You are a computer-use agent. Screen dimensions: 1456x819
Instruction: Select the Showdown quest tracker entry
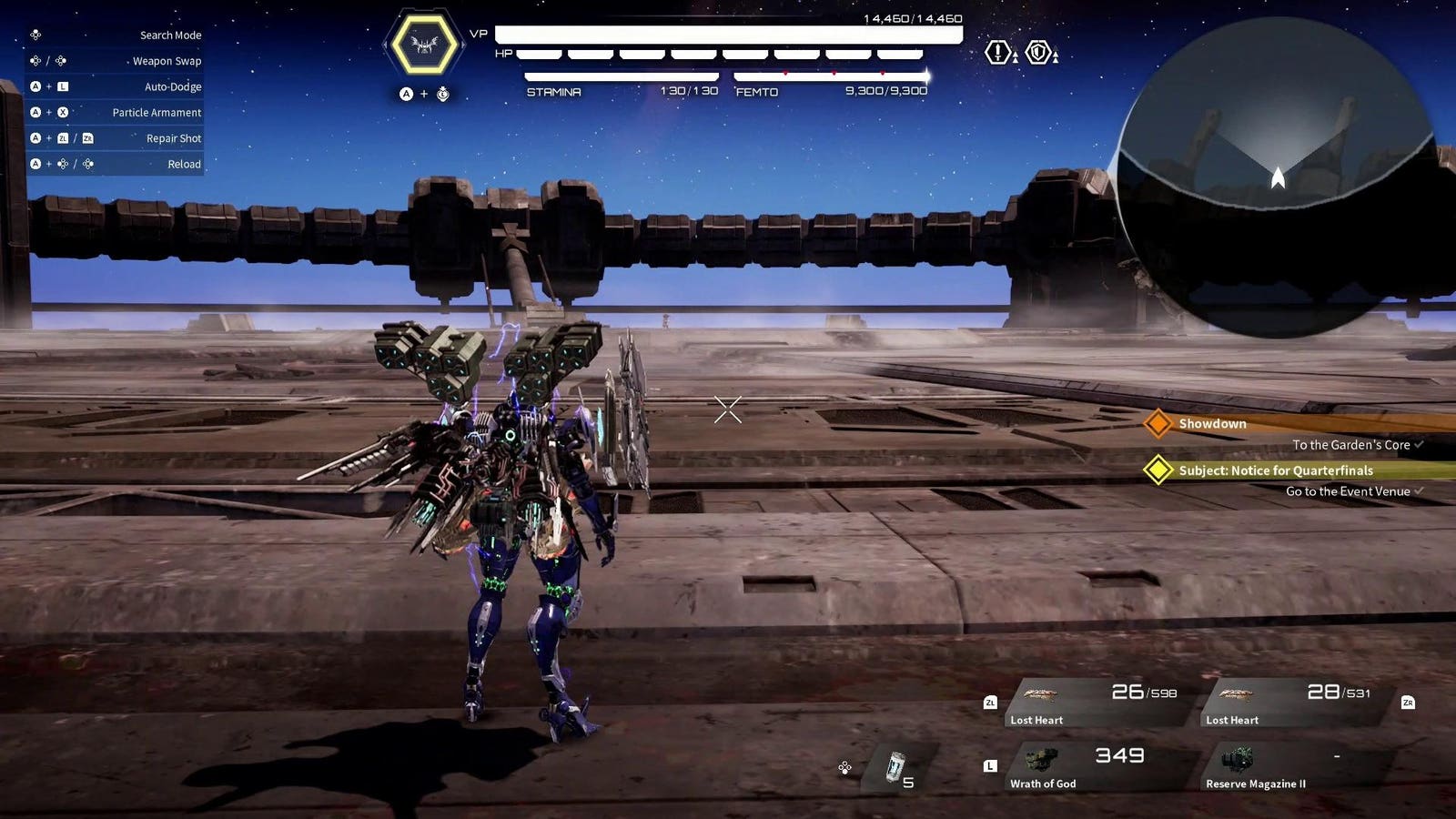tap(1212, 424)
